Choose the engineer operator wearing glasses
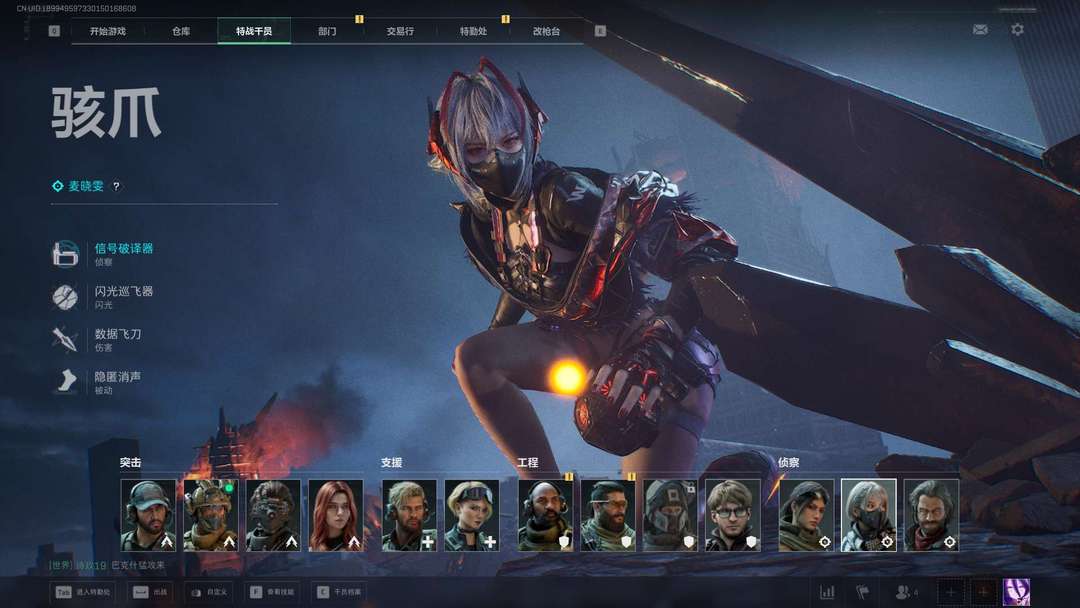Image resolution: width=1080 pixels, height=608 pixels. pos(733,515)
